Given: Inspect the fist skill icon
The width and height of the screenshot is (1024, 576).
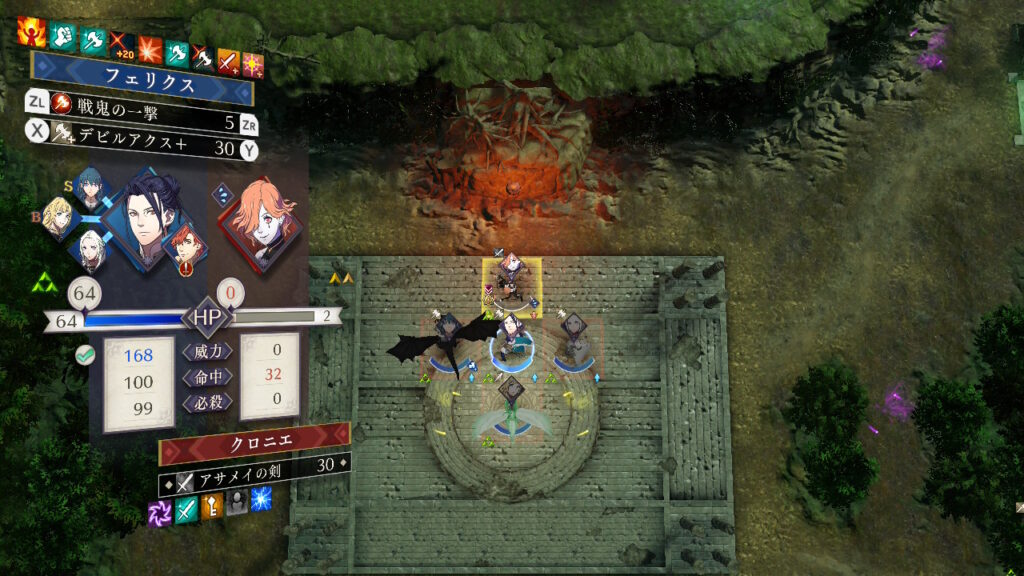Looking at the screenshot, I should tap(64, 35).
